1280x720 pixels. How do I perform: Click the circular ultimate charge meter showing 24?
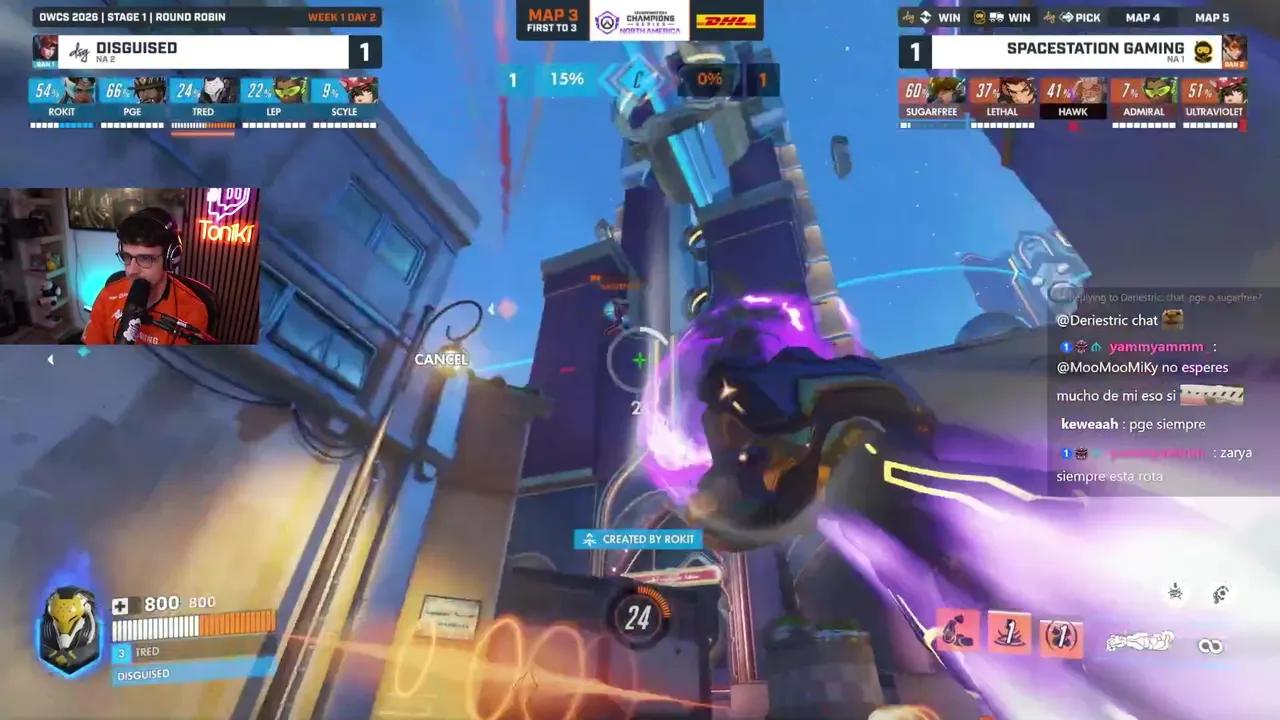[639, 617]
